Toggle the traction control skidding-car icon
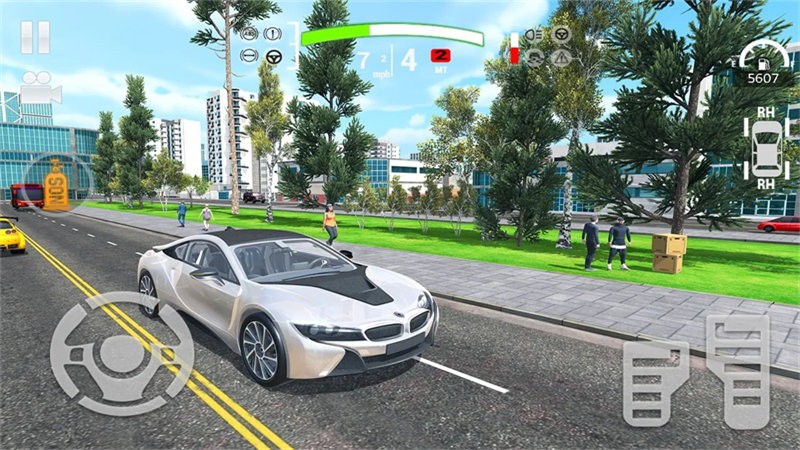This screenshot has height=450, width=800. click(x=535, y=56)
